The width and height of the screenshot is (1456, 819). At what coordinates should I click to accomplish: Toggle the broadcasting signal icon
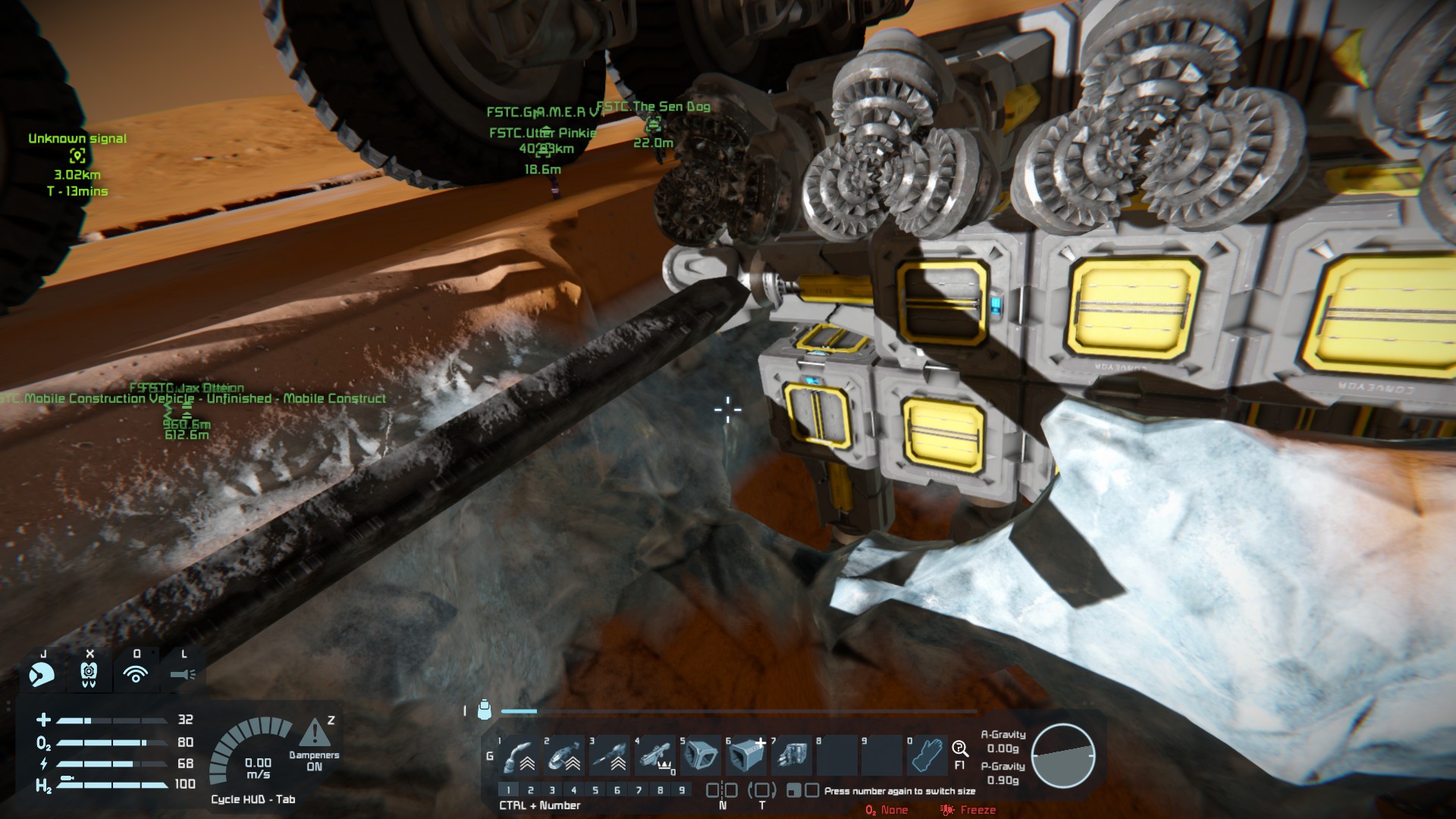tap(136, 673)
